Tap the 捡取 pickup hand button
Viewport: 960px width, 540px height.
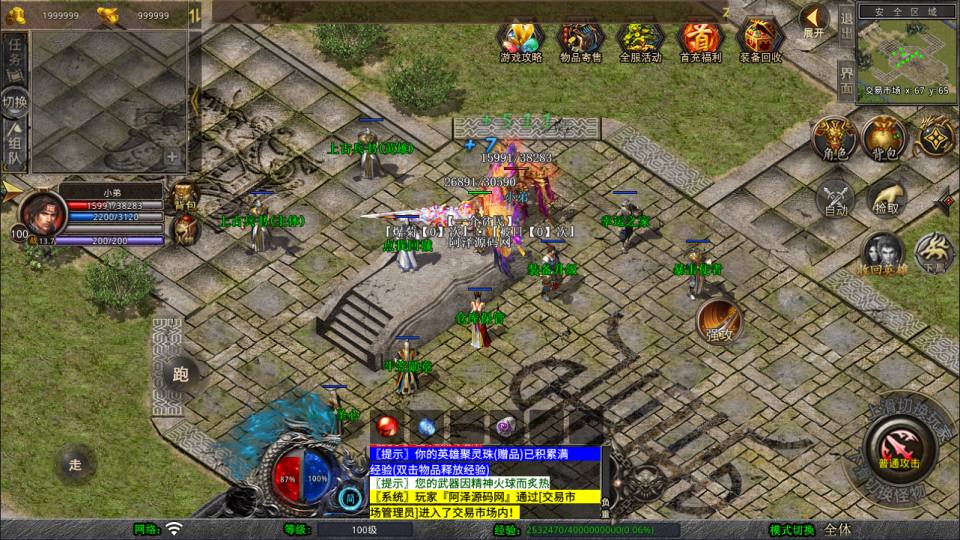[885, 196]
